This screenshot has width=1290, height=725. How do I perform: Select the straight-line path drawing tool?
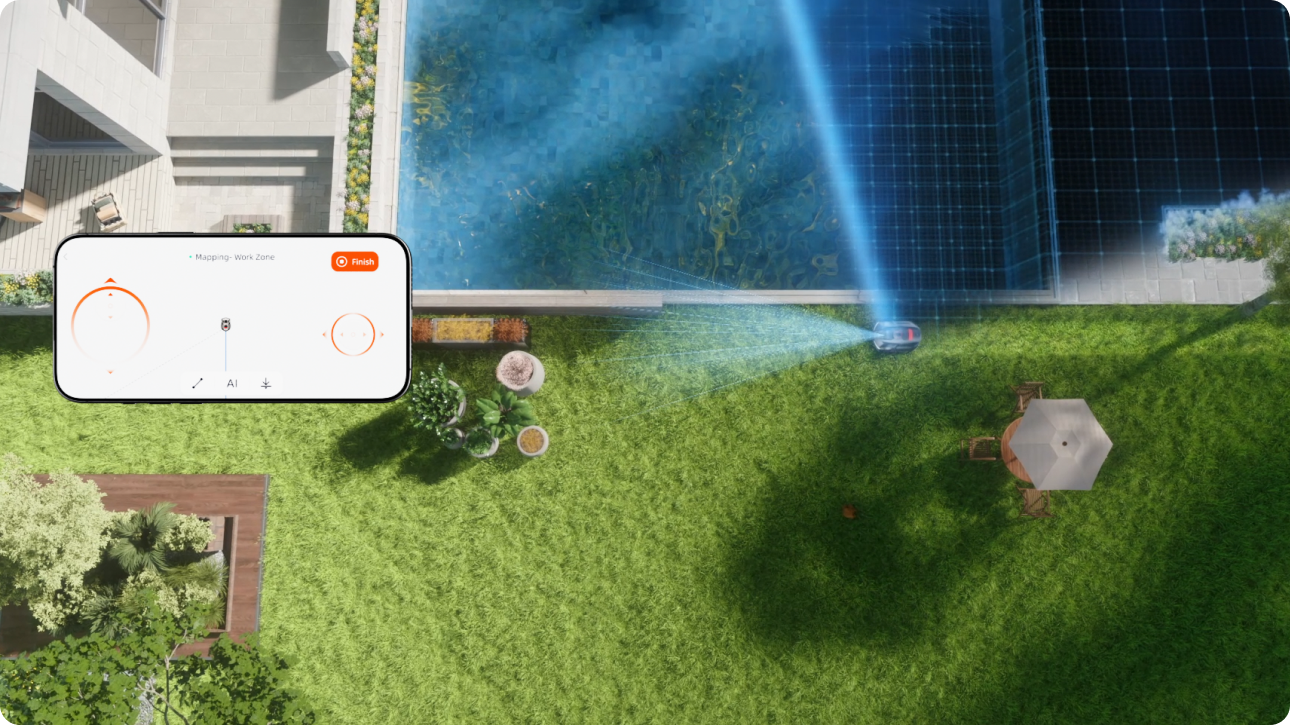click(197, 383)
